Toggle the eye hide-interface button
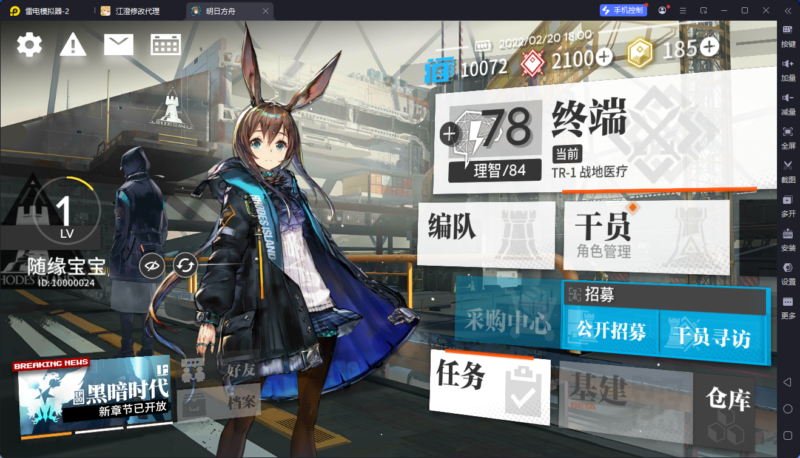Viewport: 800px width, 458px height. [151, 265]
